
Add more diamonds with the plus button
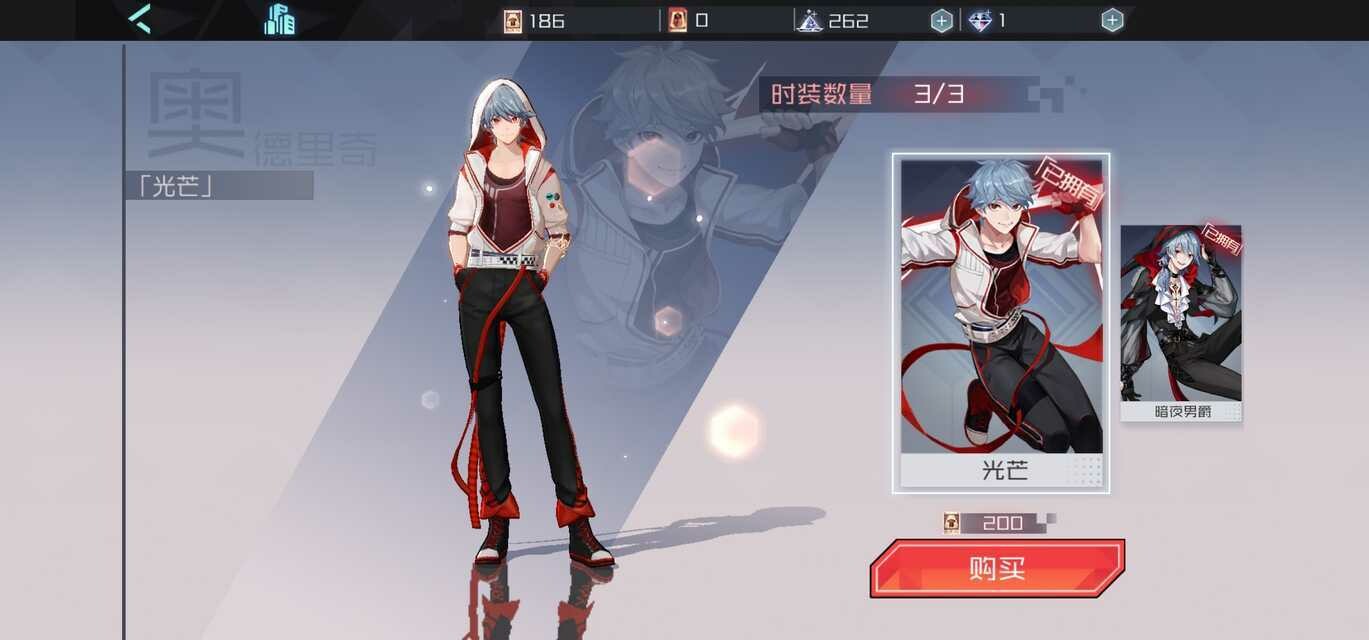[1112, 20]
